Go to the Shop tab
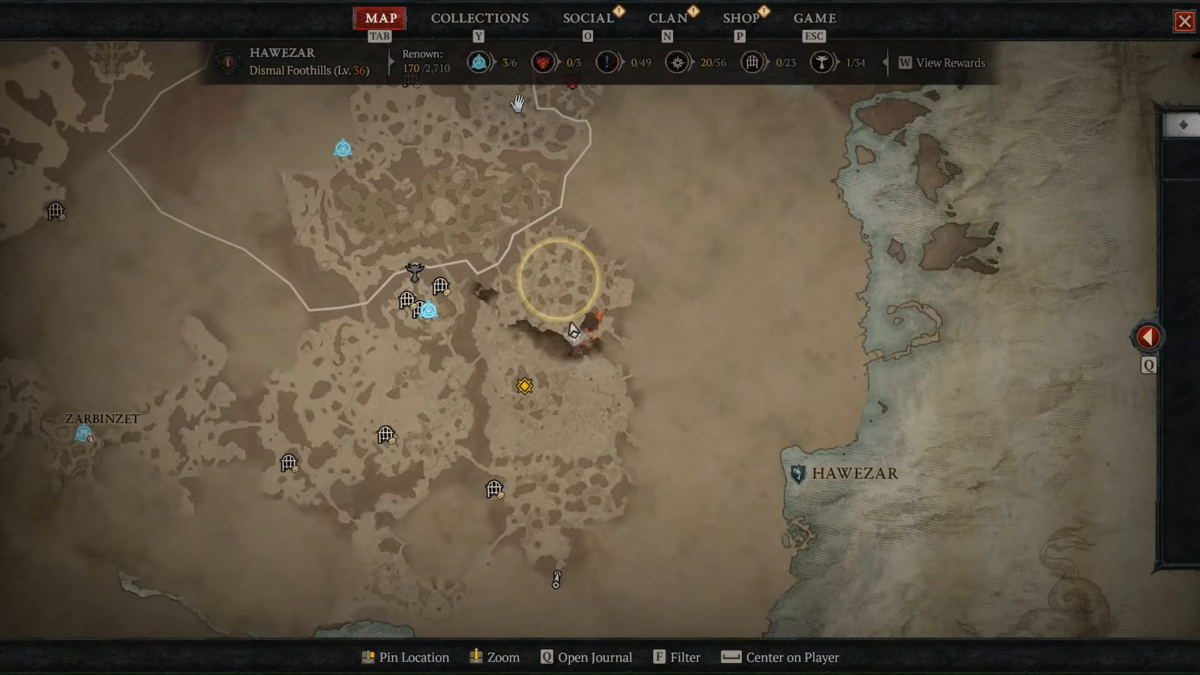This screenshot has width=1200, height=675. pos(741,18)
